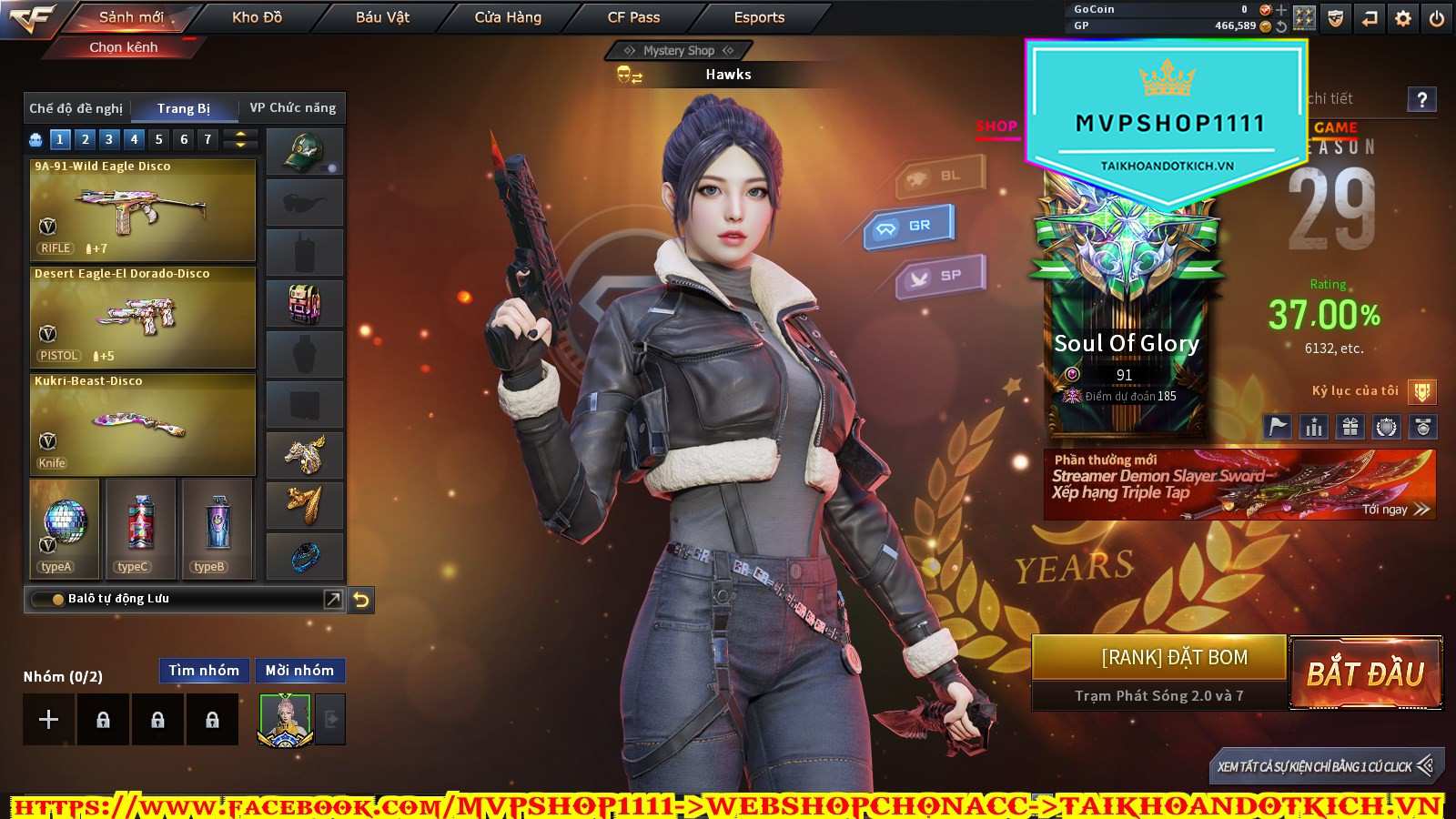Viewport: 1456px width, 819px height.
Task: Go to the Báu Vật menu
Action: coord(382,17)
